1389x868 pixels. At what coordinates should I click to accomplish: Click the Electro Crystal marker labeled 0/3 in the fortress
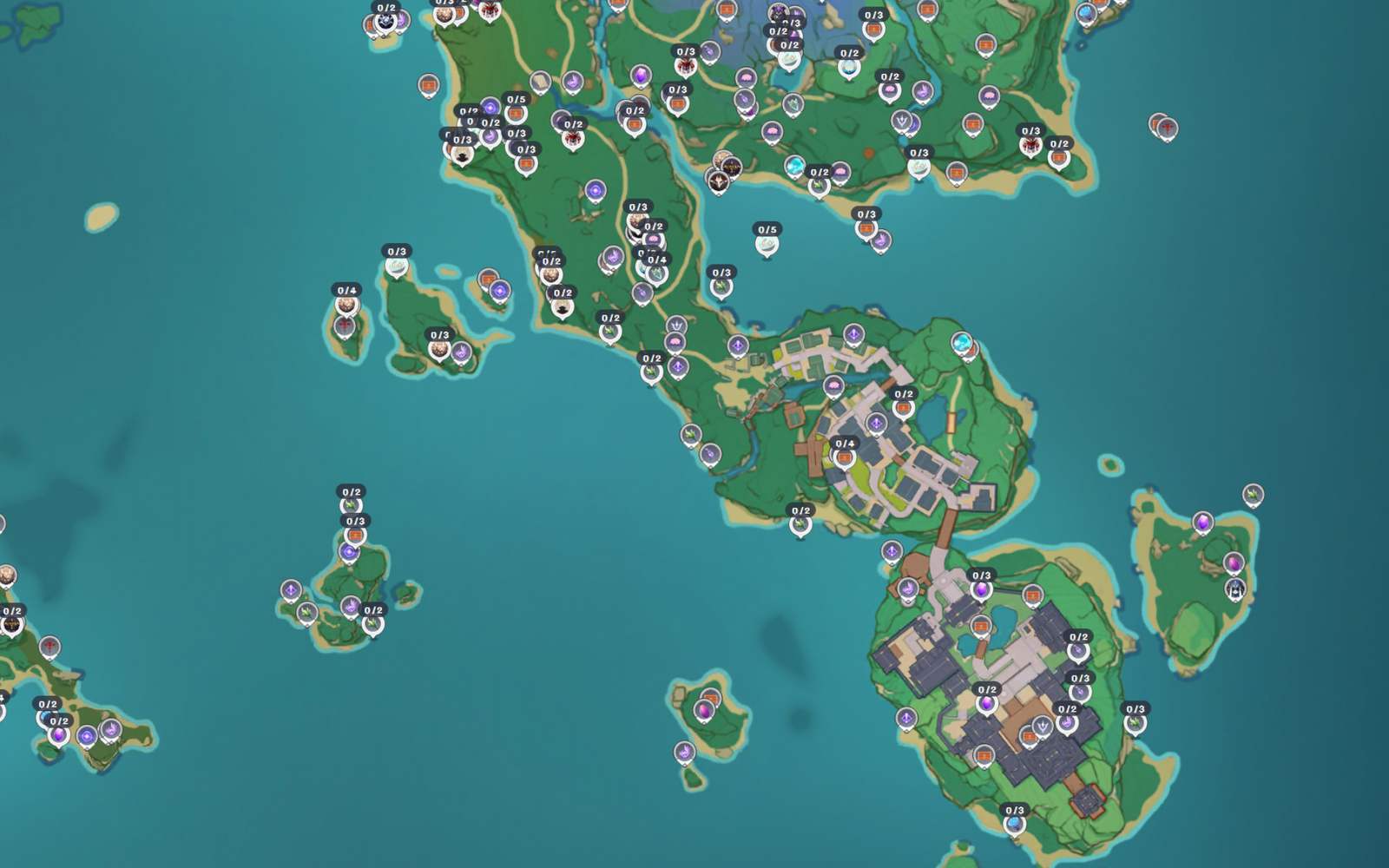coord(980,591)
